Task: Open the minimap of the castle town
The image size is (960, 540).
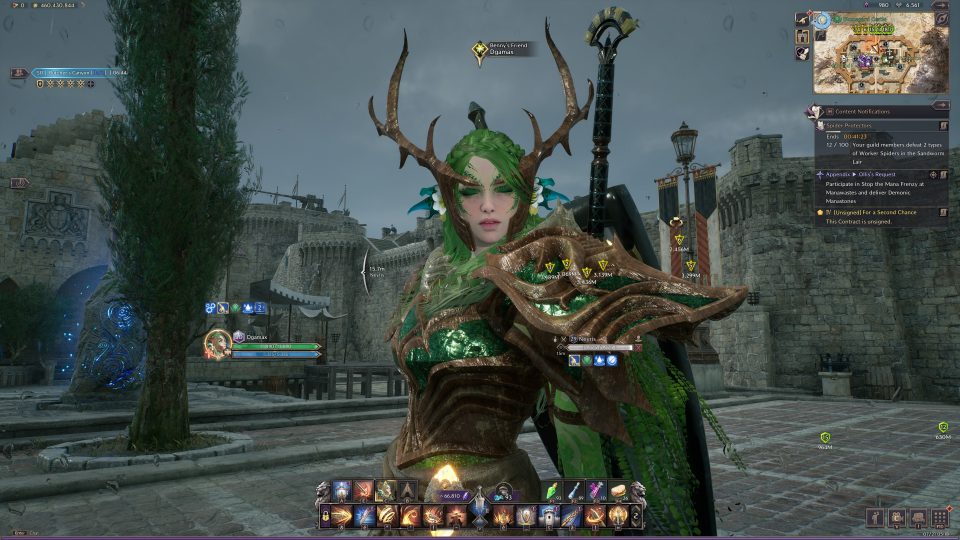Action: (880, 59)
